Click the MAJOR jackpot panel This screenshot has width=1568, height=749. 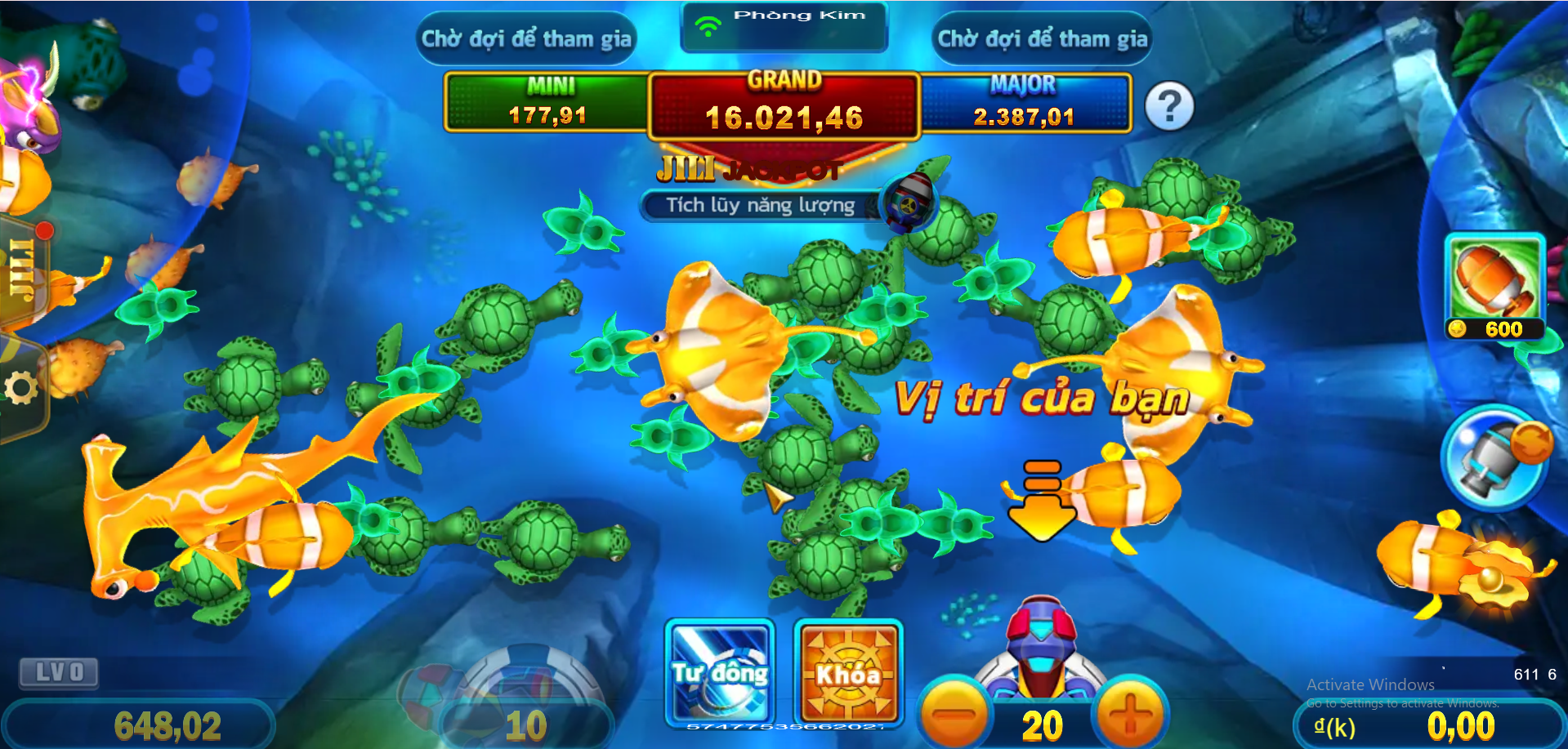[1025, 103]
